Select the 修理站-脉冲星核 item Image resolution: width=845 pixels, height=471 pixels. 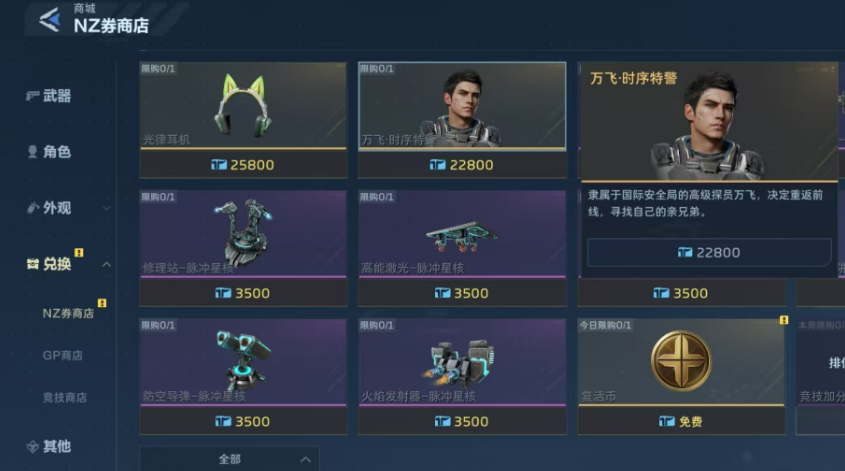243,235
